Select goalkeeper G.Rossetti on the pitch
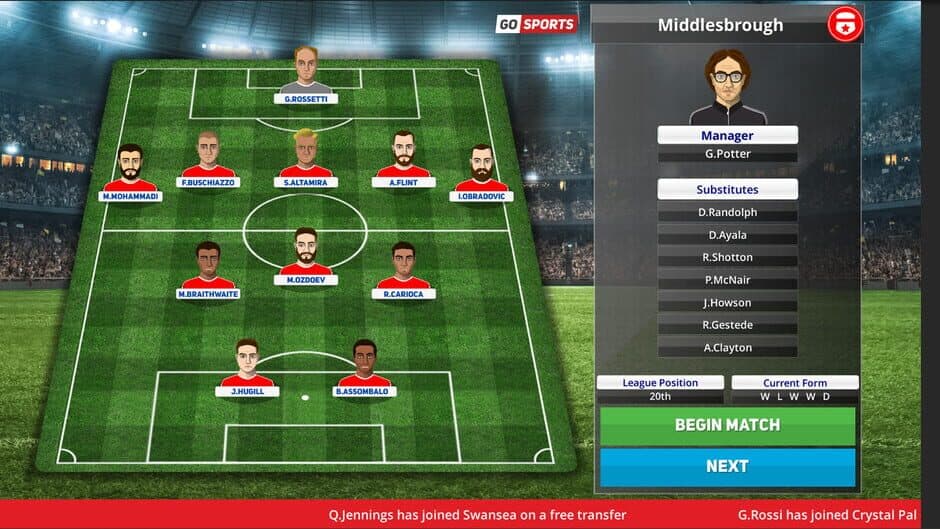940x529 pixels. tap(306, 73)
